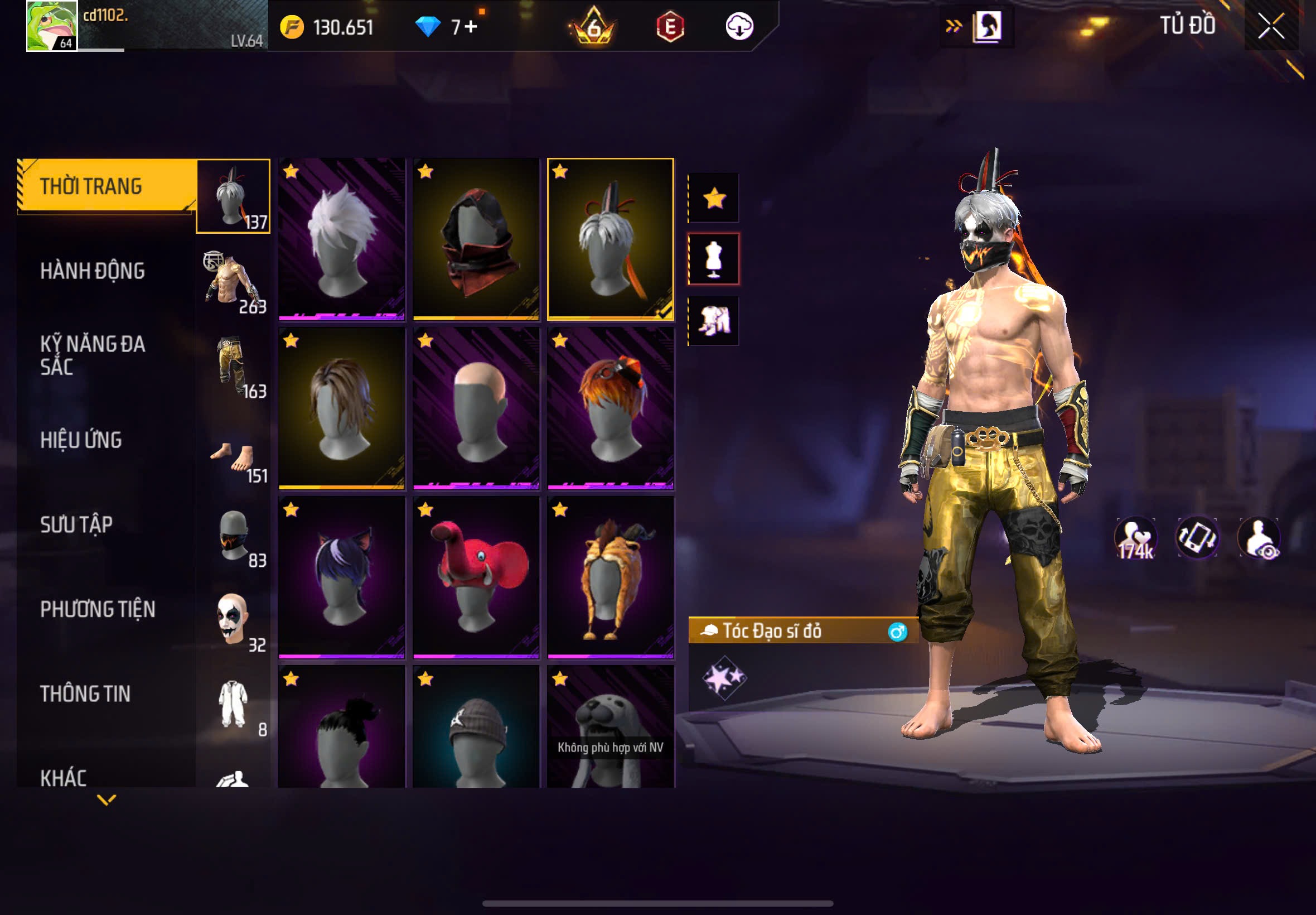Show favorites with the star filter
1316x915 pixels.
714,199
